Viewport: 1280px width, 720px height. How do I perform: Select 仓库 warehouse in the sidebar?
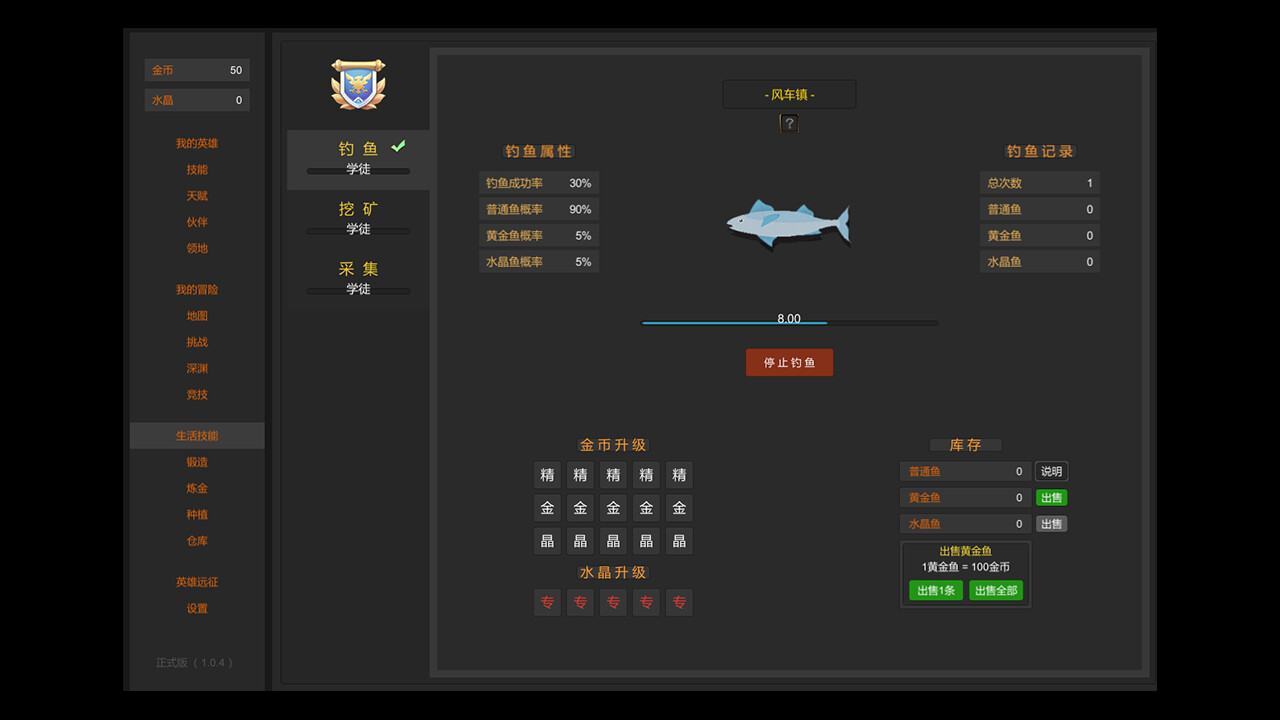point(197,540)
